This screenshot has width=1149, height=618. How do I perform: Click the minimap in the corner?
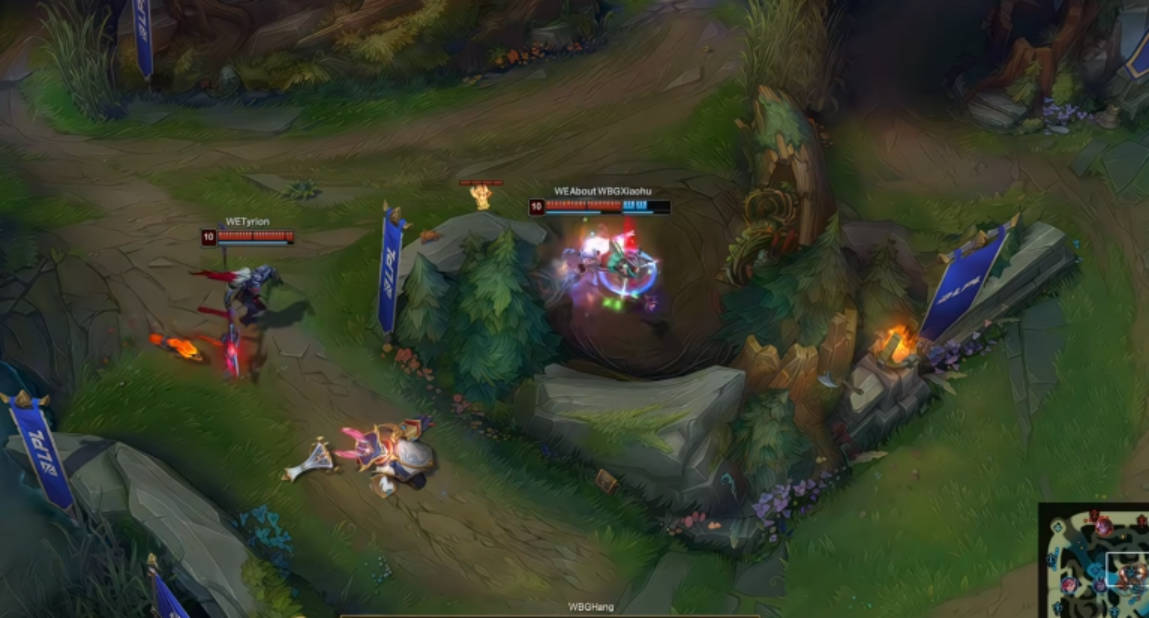[x=1095, y=562]
